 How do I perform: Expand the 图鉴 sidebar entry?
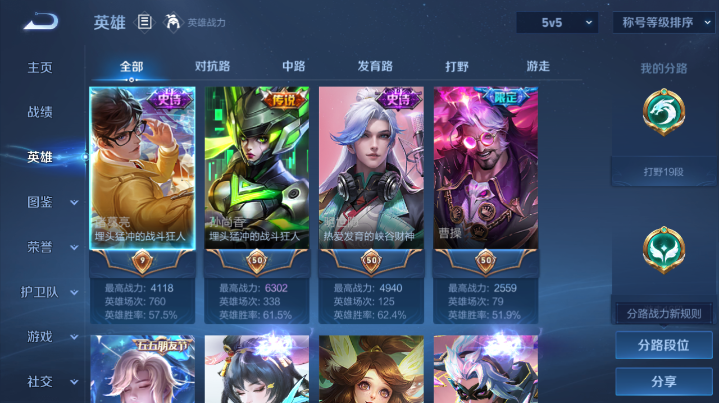click(x=50, y=202)
